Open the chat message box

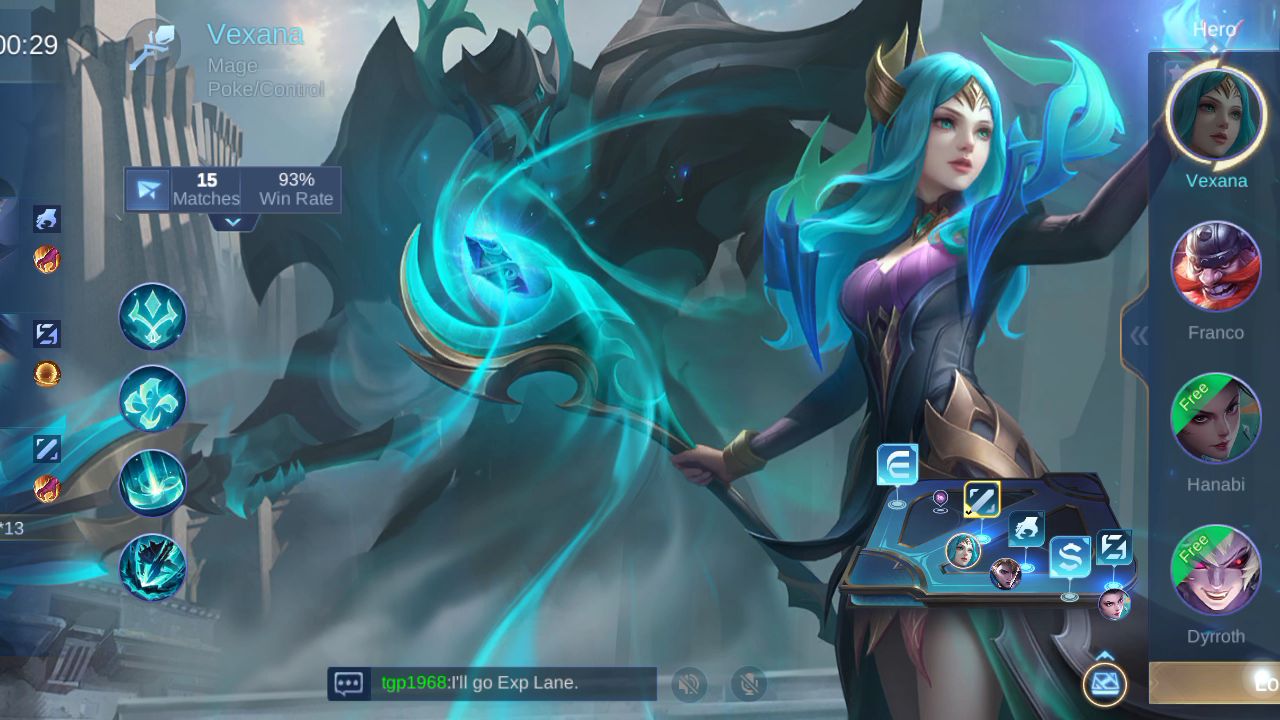click(x=349, y=684)
